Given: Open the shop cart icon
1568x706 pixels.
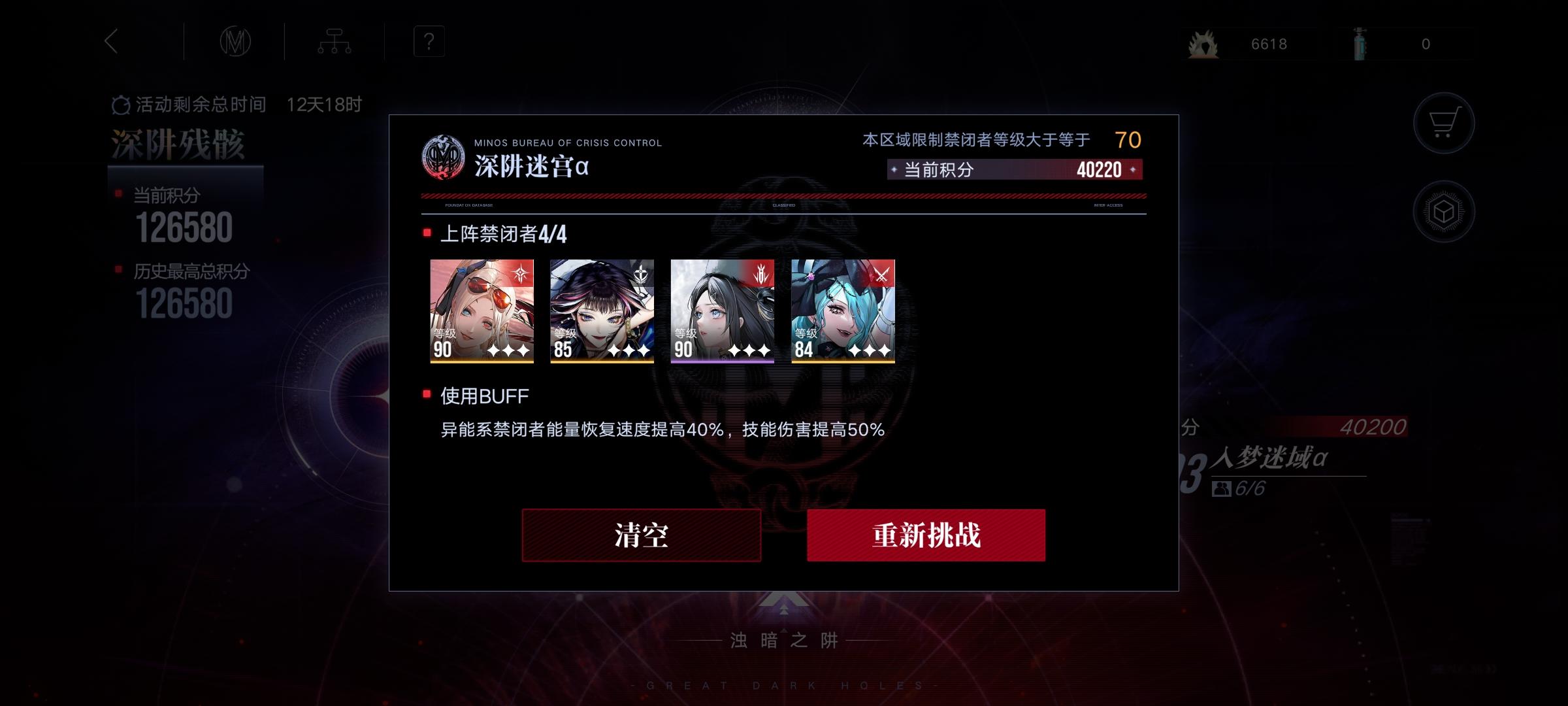Looking at the screenshot, I should [1445, 123].
